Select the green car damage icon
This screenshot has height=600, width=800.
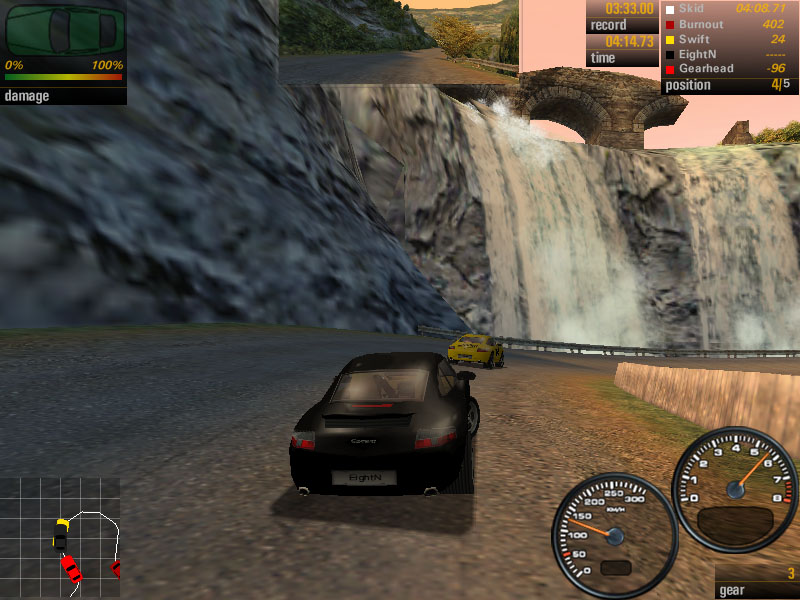click(x=63, y=30)
